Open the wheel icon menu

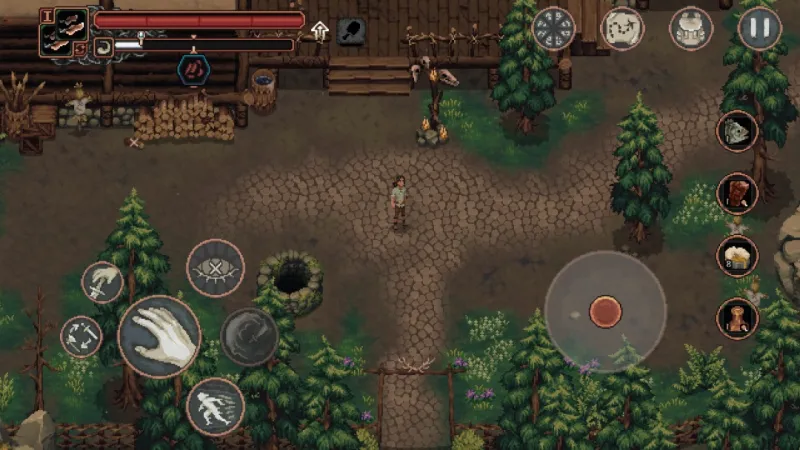coord(553,28)
